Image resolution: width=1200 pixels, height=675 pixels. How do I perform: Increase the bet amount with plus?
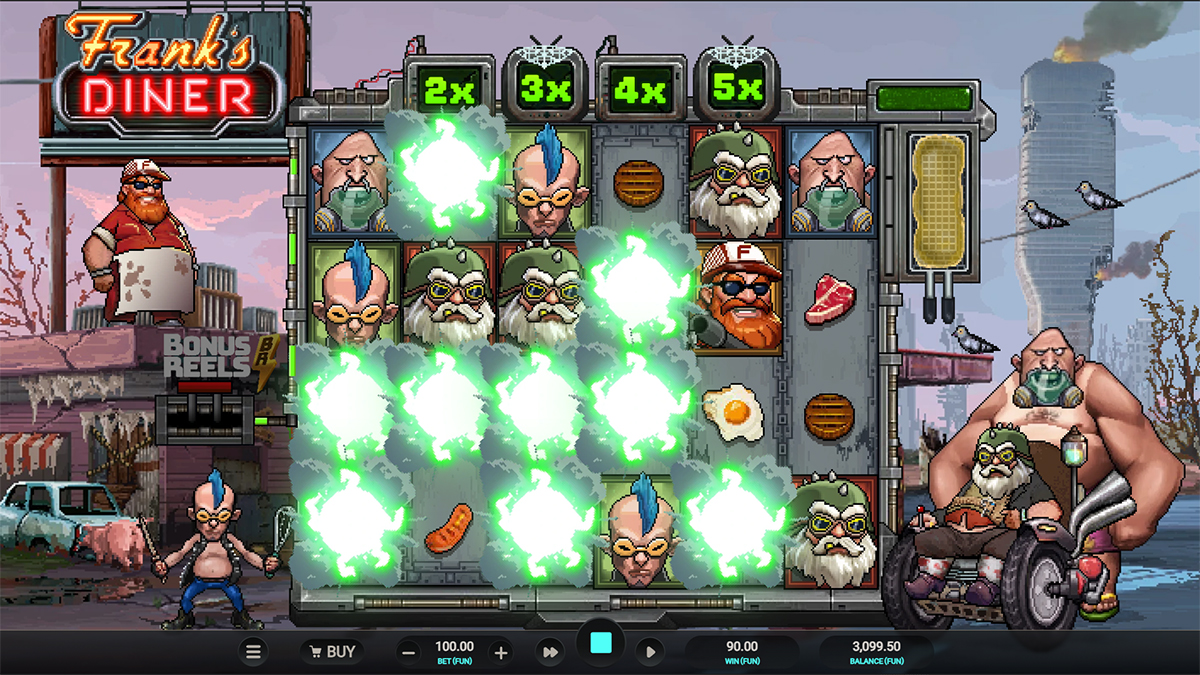501,652
